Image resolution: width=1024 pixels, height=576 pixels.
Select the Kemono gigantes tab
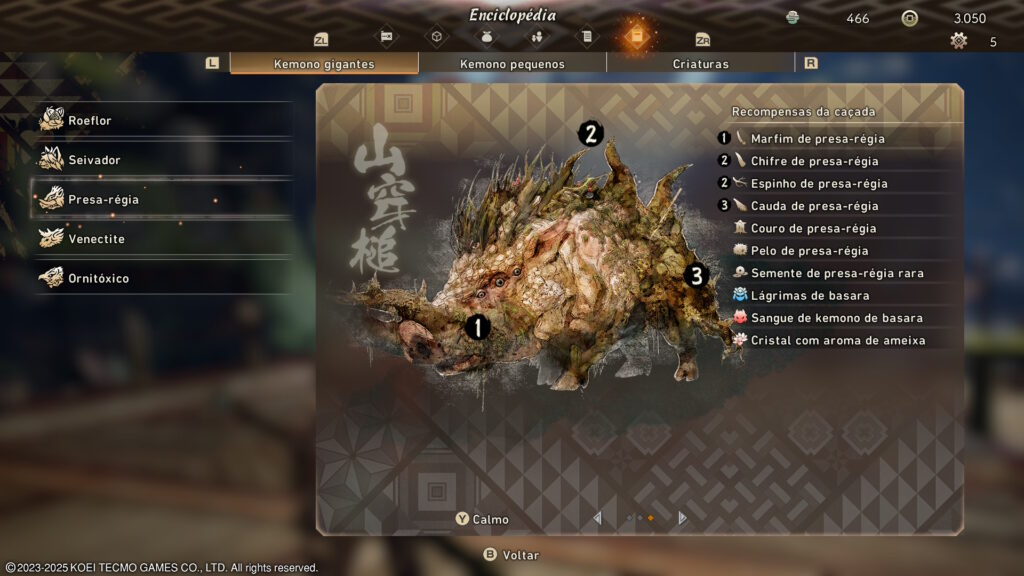pos(324,64)
